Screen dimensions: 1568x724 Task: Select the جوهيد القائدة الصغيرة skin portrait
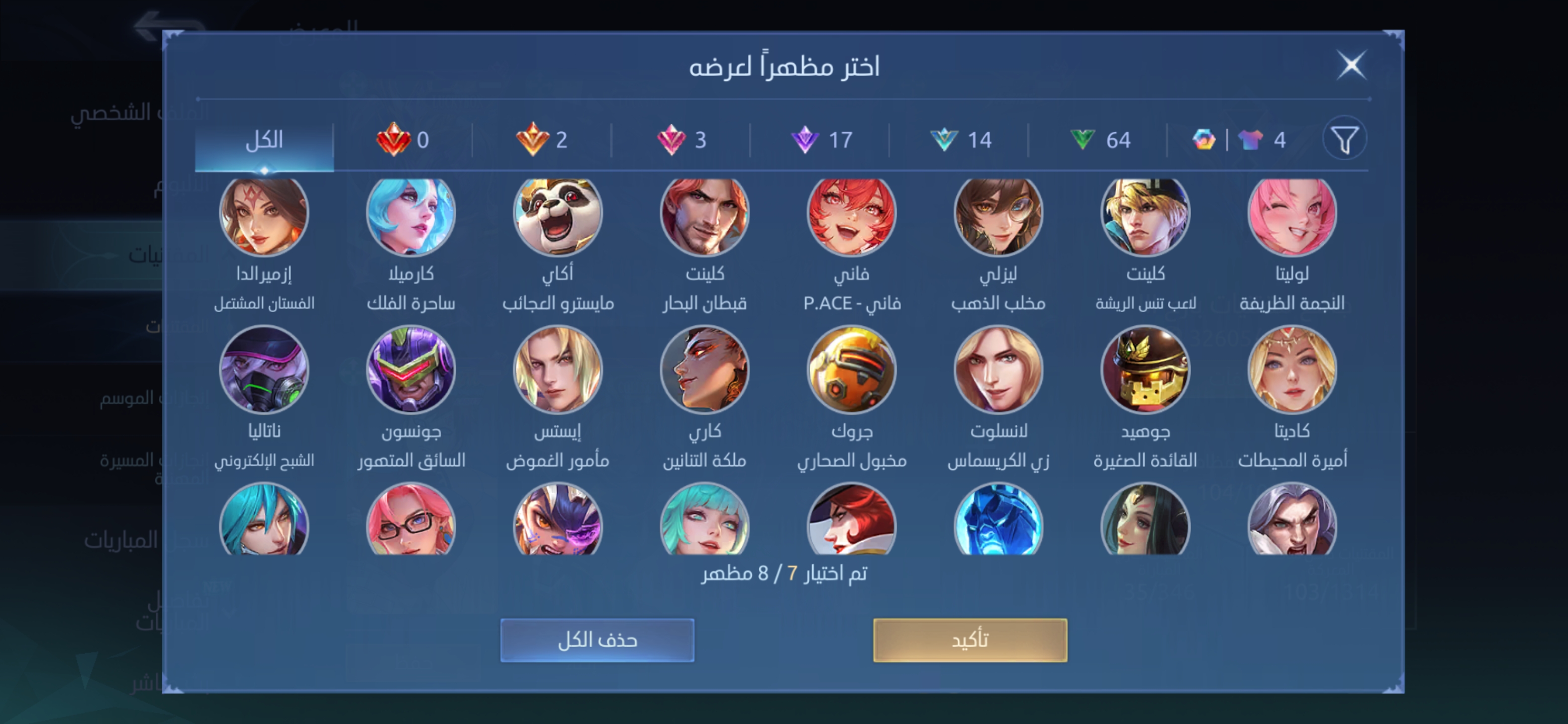(x=1144, y=370)
